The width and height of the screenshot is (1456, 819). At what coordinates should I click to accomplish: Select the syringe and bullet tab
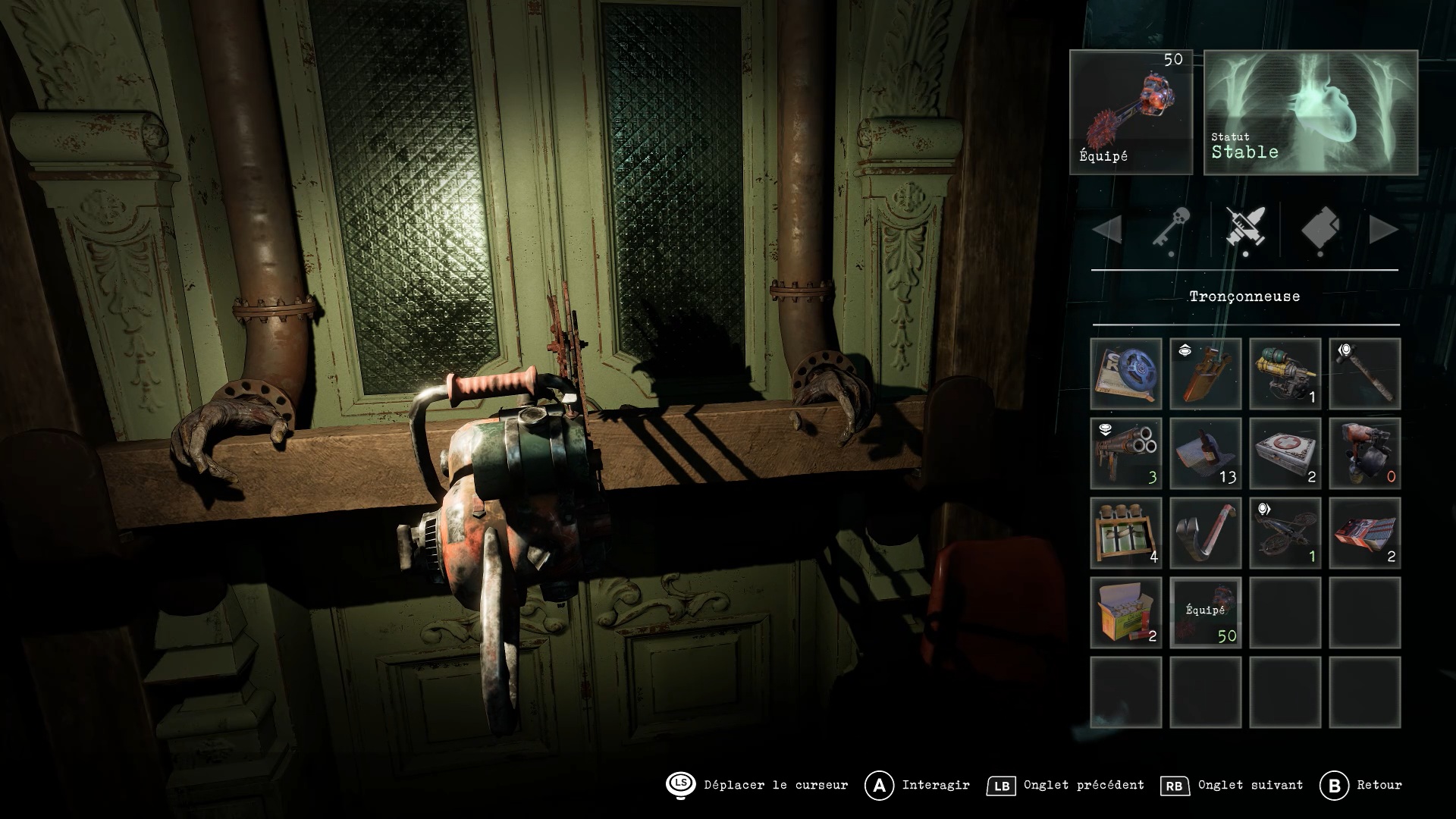pyautogui.click(x=1245, y=228)
